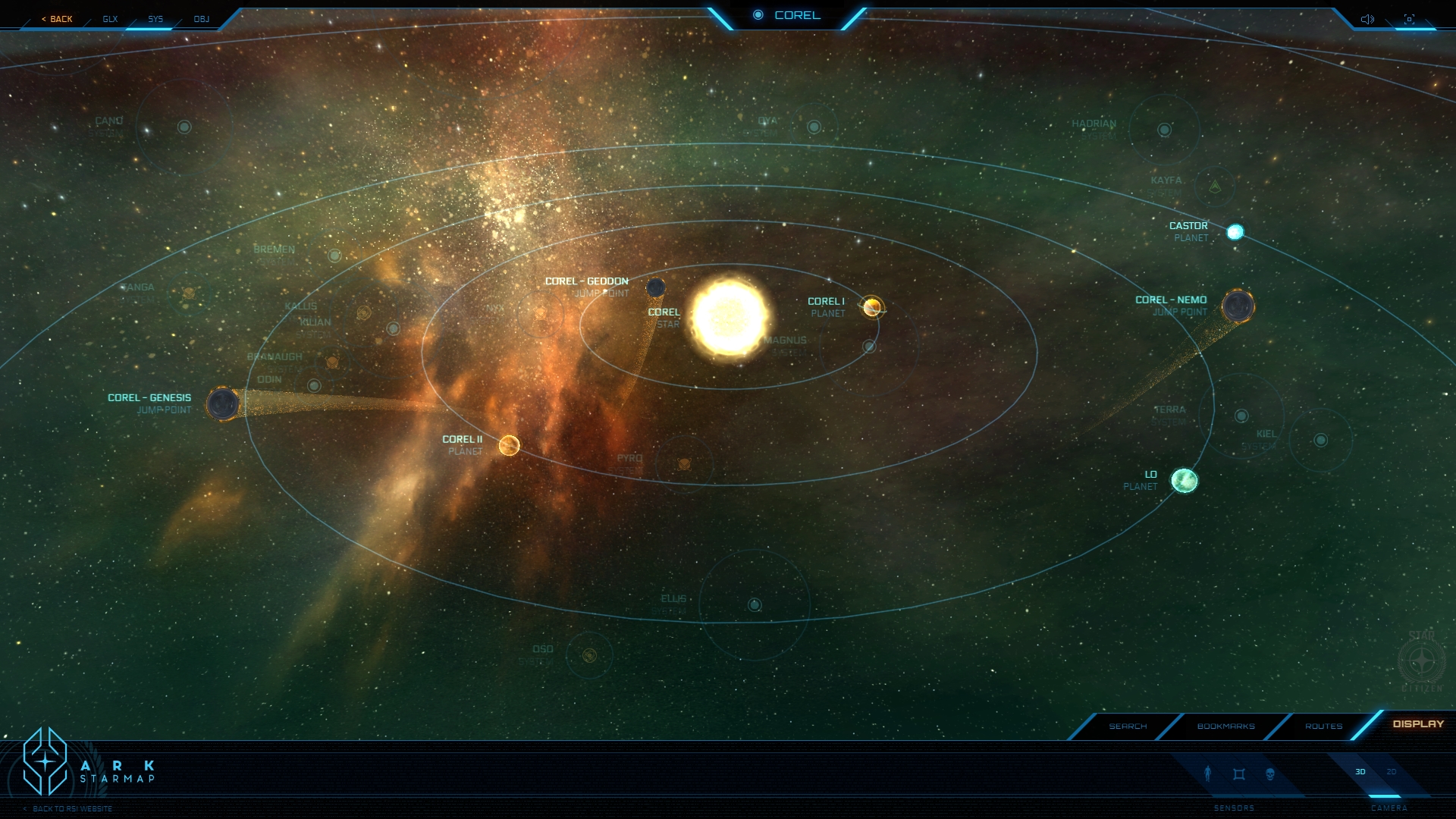Select the 3D camera mode
The width and height of the screenshot is (1456, 819).
[x=1360, y=772]
